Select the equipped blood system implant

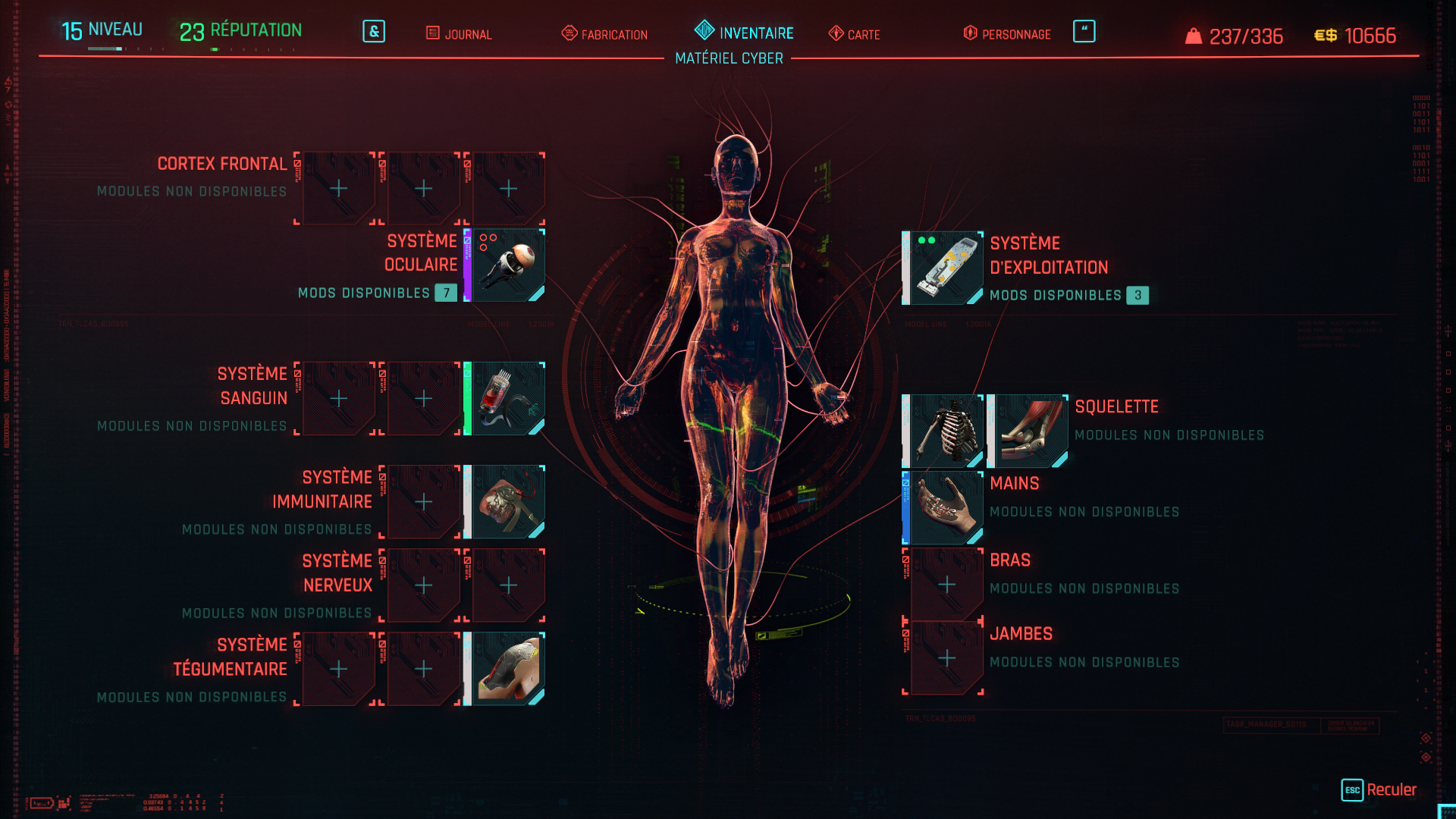[508, 399]
